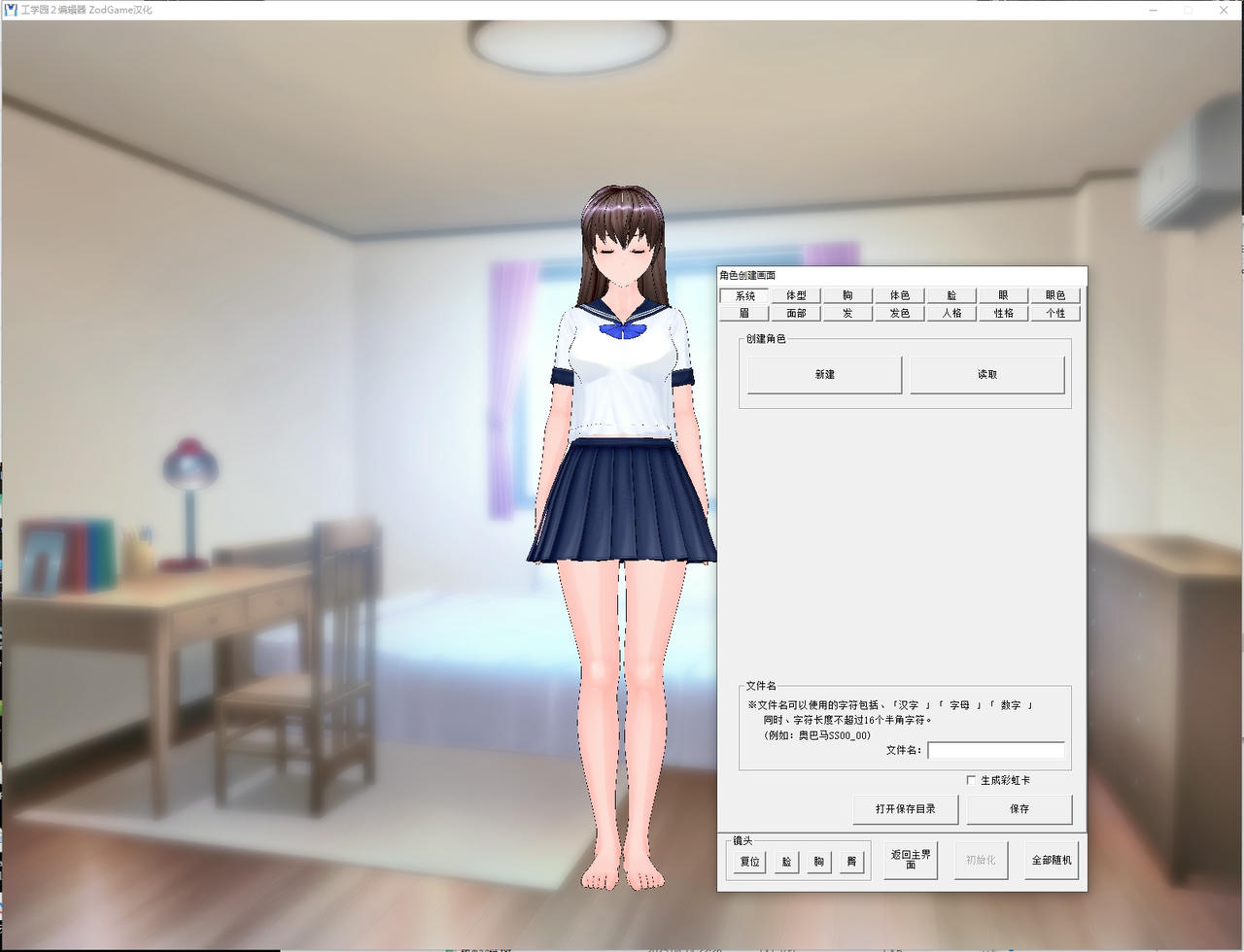Viewport: 1244px width, 952px height.
Task: Focus camera on face using 脸 camera button
Action: click(785, 861)
